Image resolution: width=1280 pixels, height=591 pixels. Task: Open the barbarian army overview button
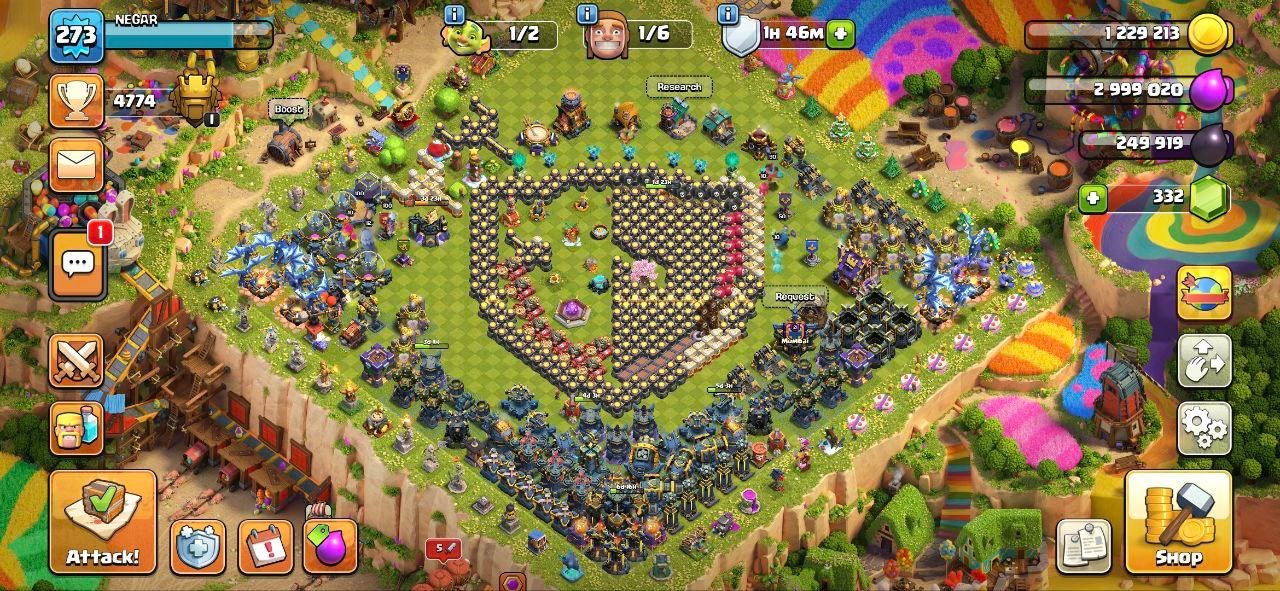[77, 428]
